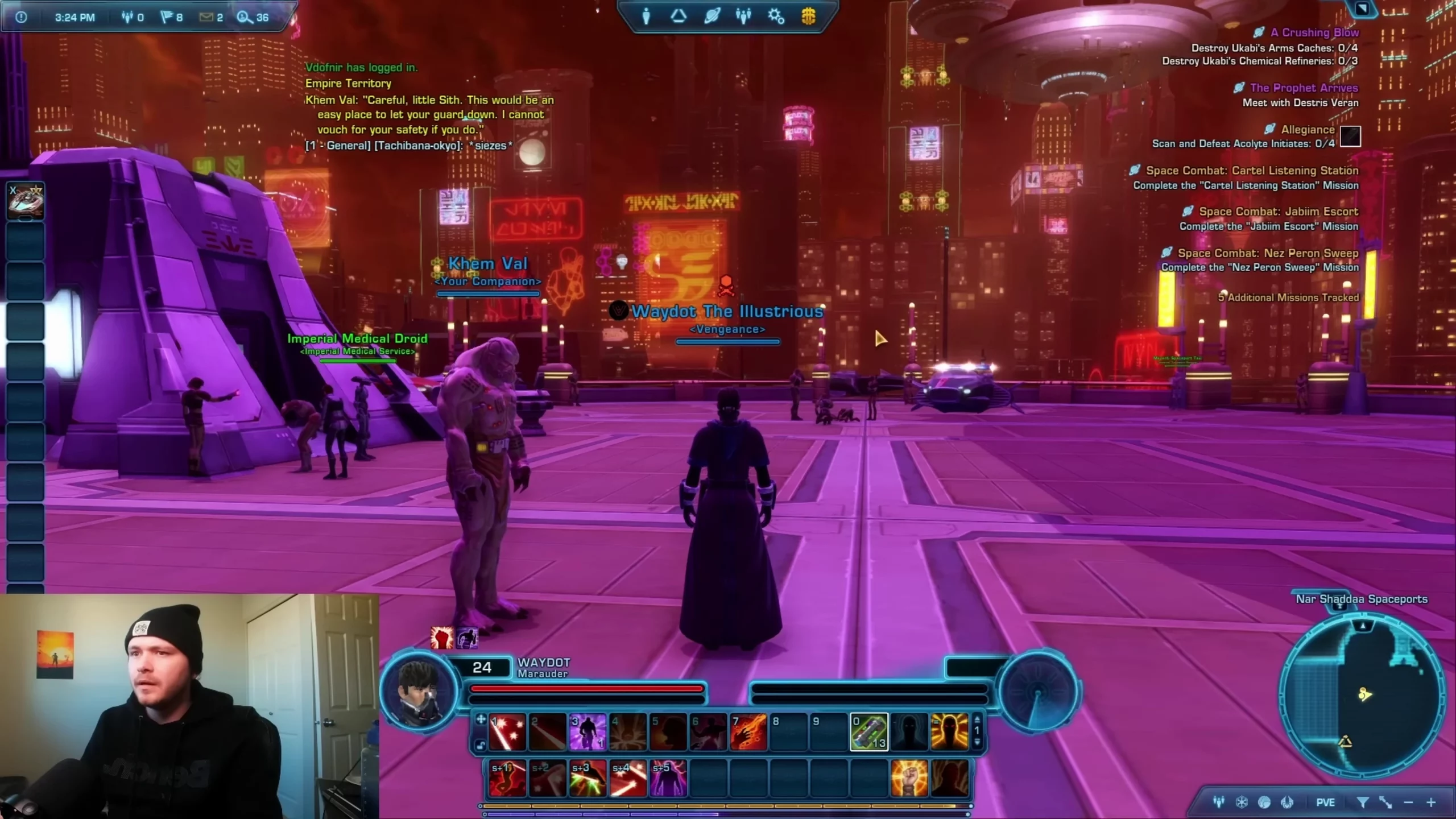Activate the fiery hand ability in slot 7
Screen dimensions: 1456x819
(748, 731)
